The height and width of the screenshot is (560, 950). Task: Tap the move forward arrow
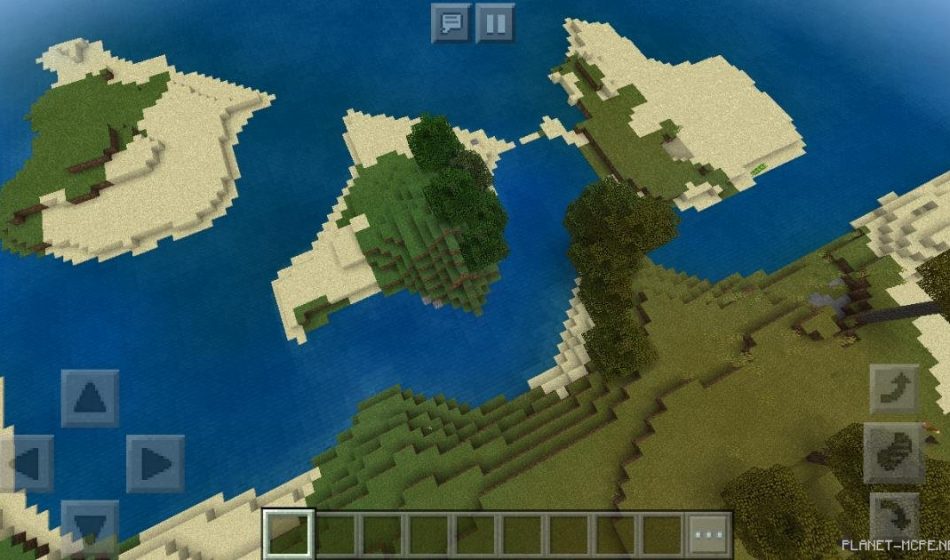click(x=90, y=398)
